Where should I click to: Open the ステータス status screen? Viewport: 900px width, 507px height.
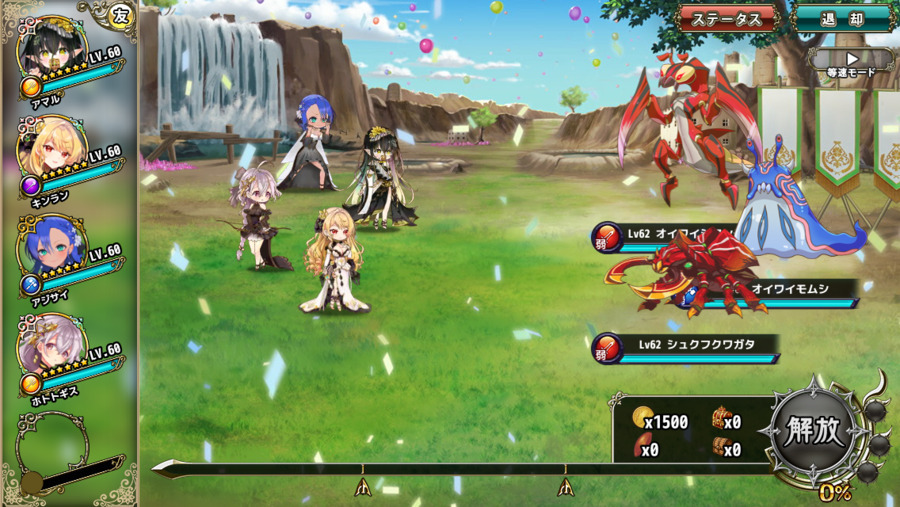pyautogui.click(x=726, y=18)
